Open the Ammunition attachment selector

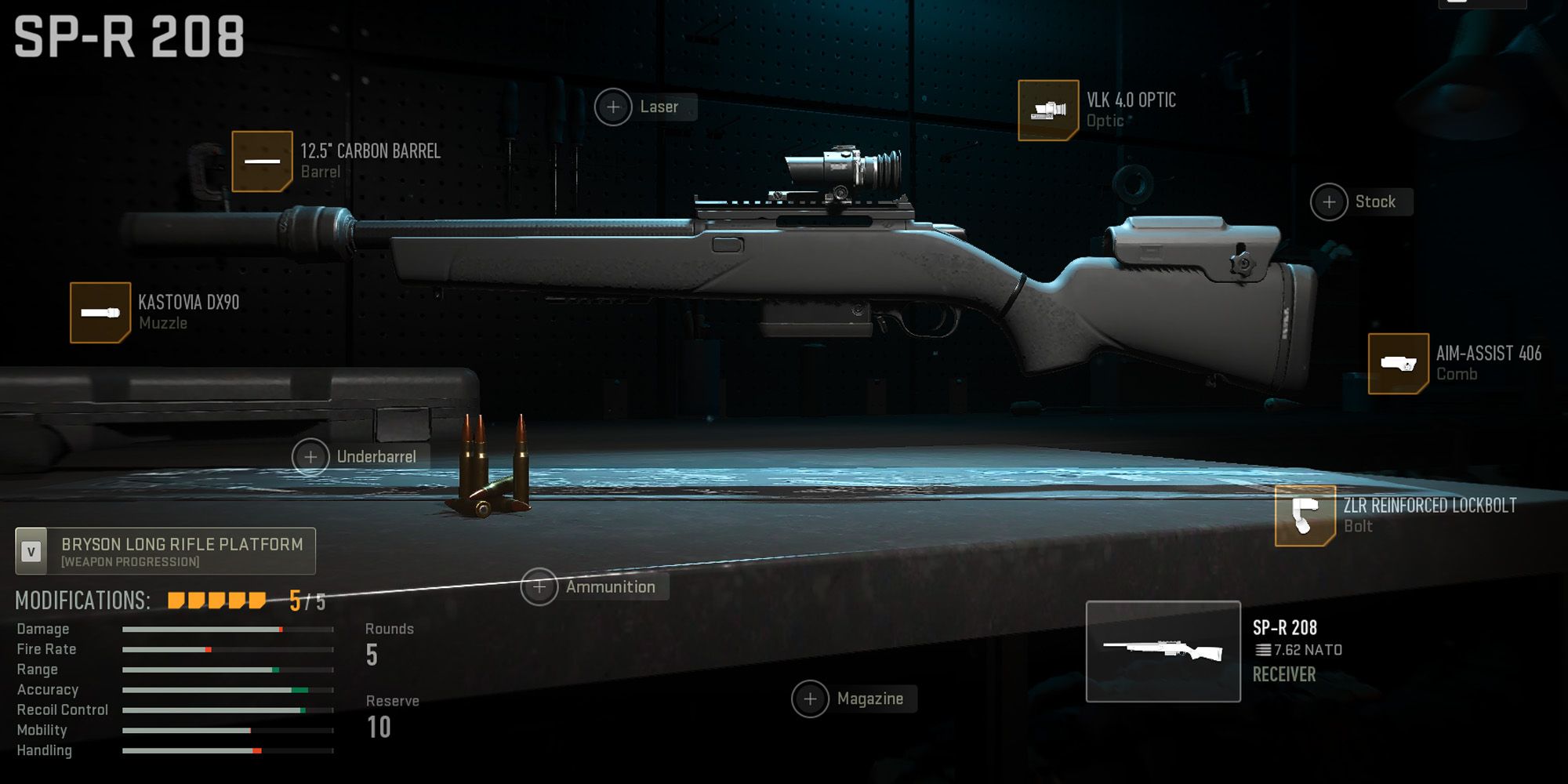(539, 586)
